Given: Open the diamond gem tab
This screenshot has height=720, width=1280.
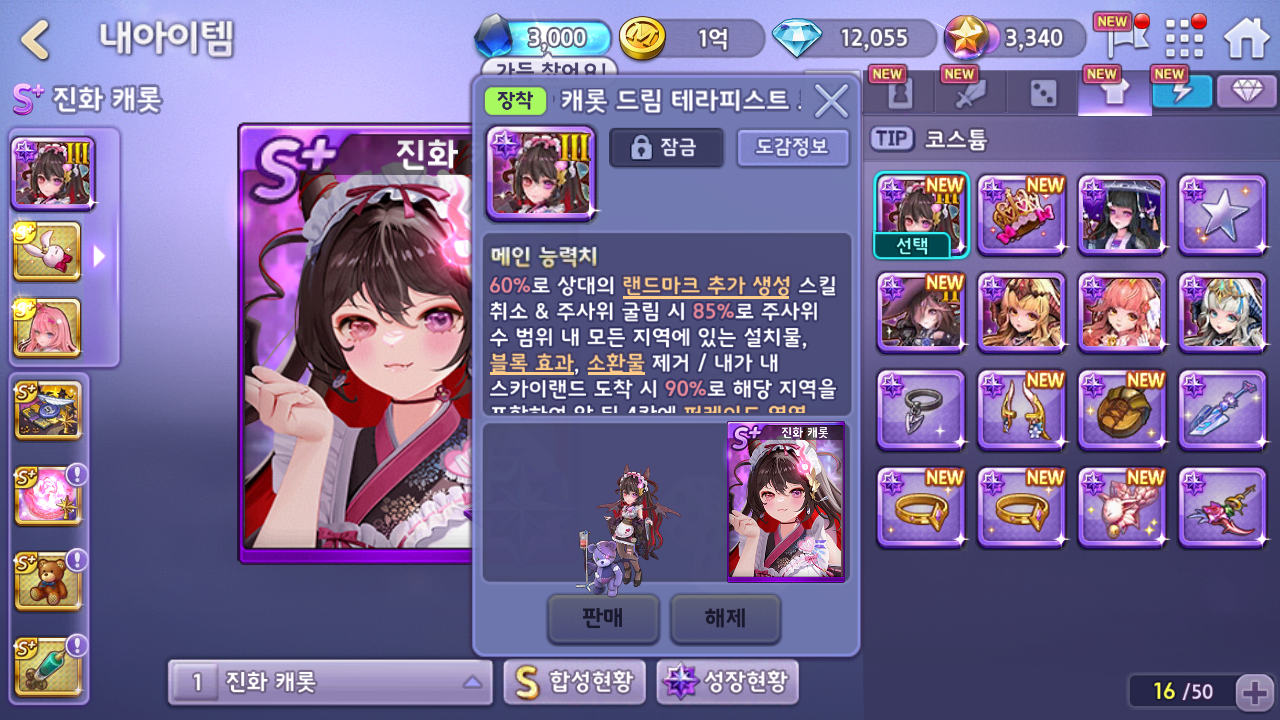Looking at the screenshot, I should click(1246, 92).
